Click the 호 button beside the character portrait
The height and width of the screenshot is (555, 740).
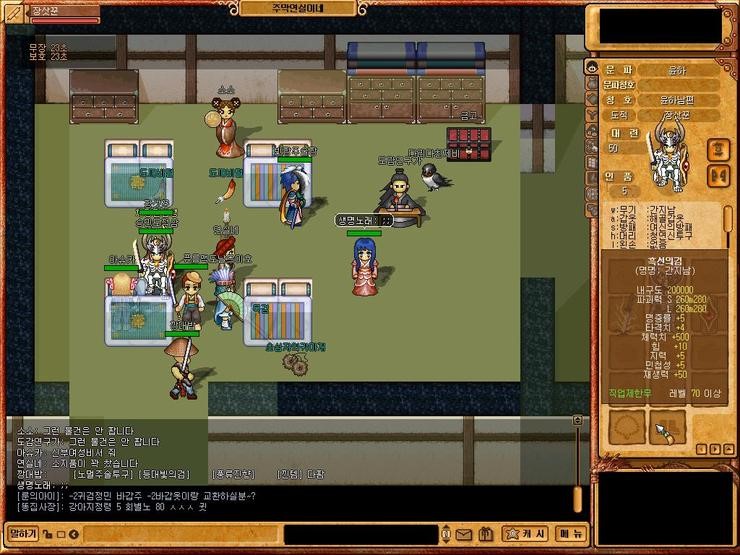(x=717, y=149)
